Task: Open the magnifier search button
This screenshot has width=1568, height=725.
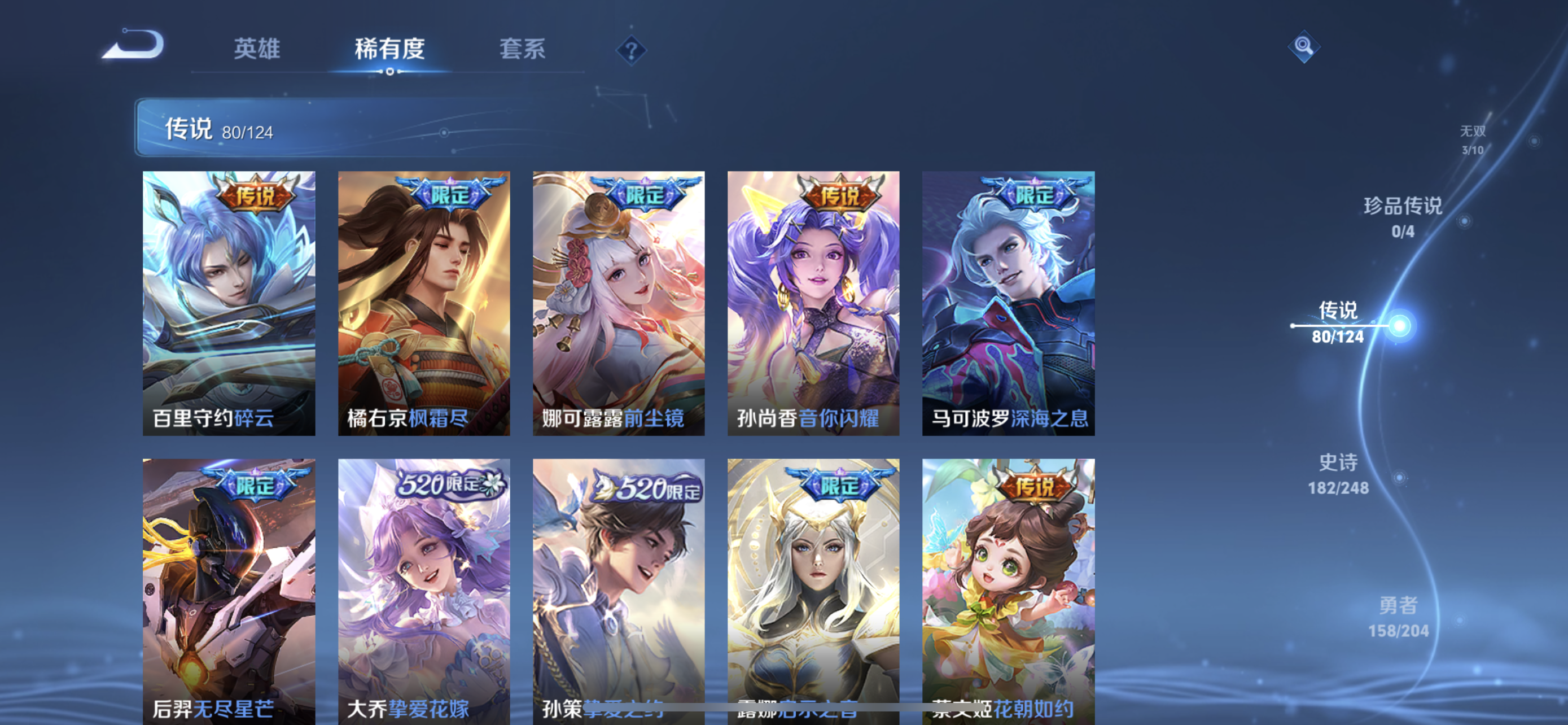Action: 1303,46
